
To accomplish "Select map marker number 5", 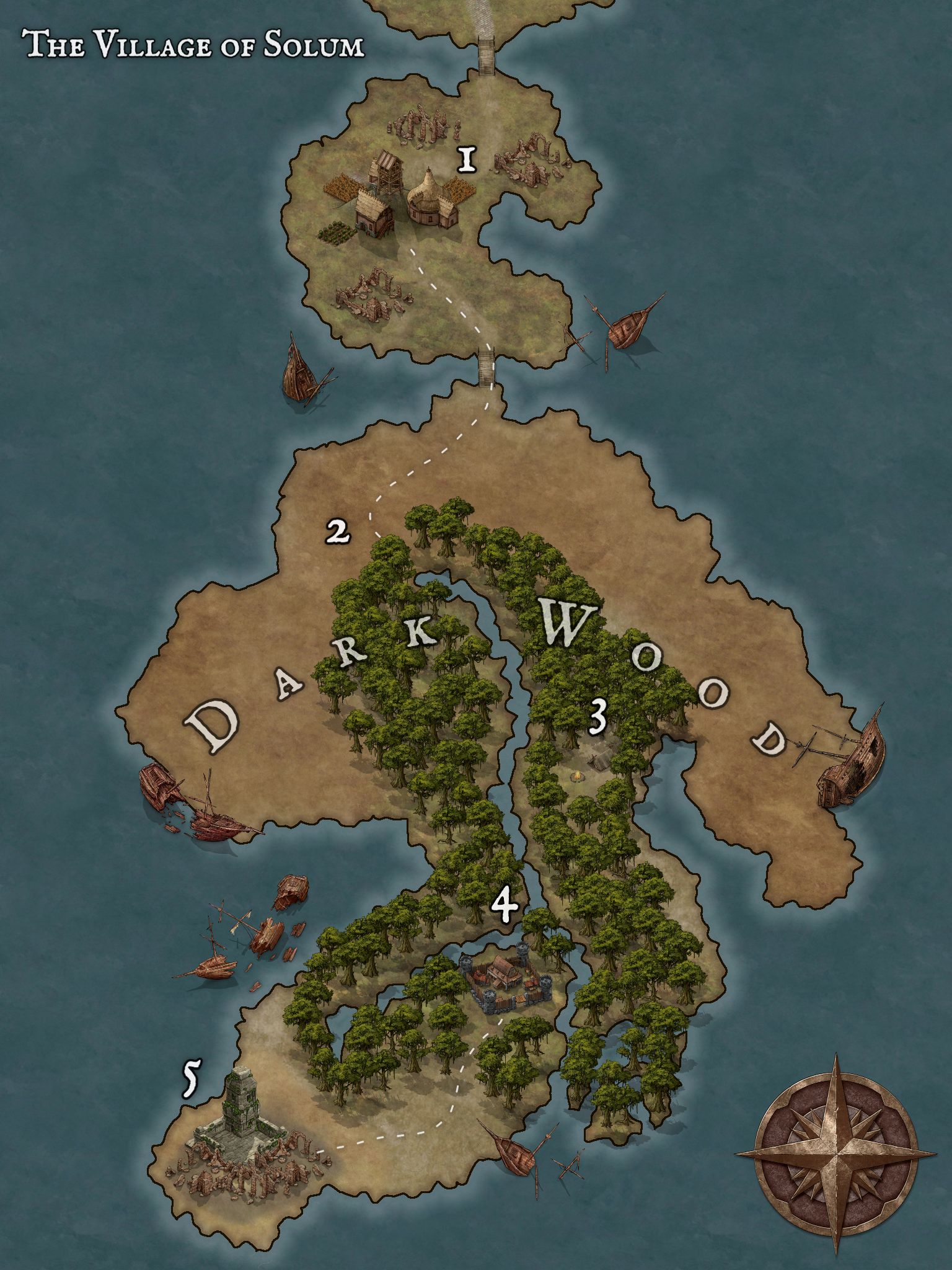I will [x=190, y=1079].
